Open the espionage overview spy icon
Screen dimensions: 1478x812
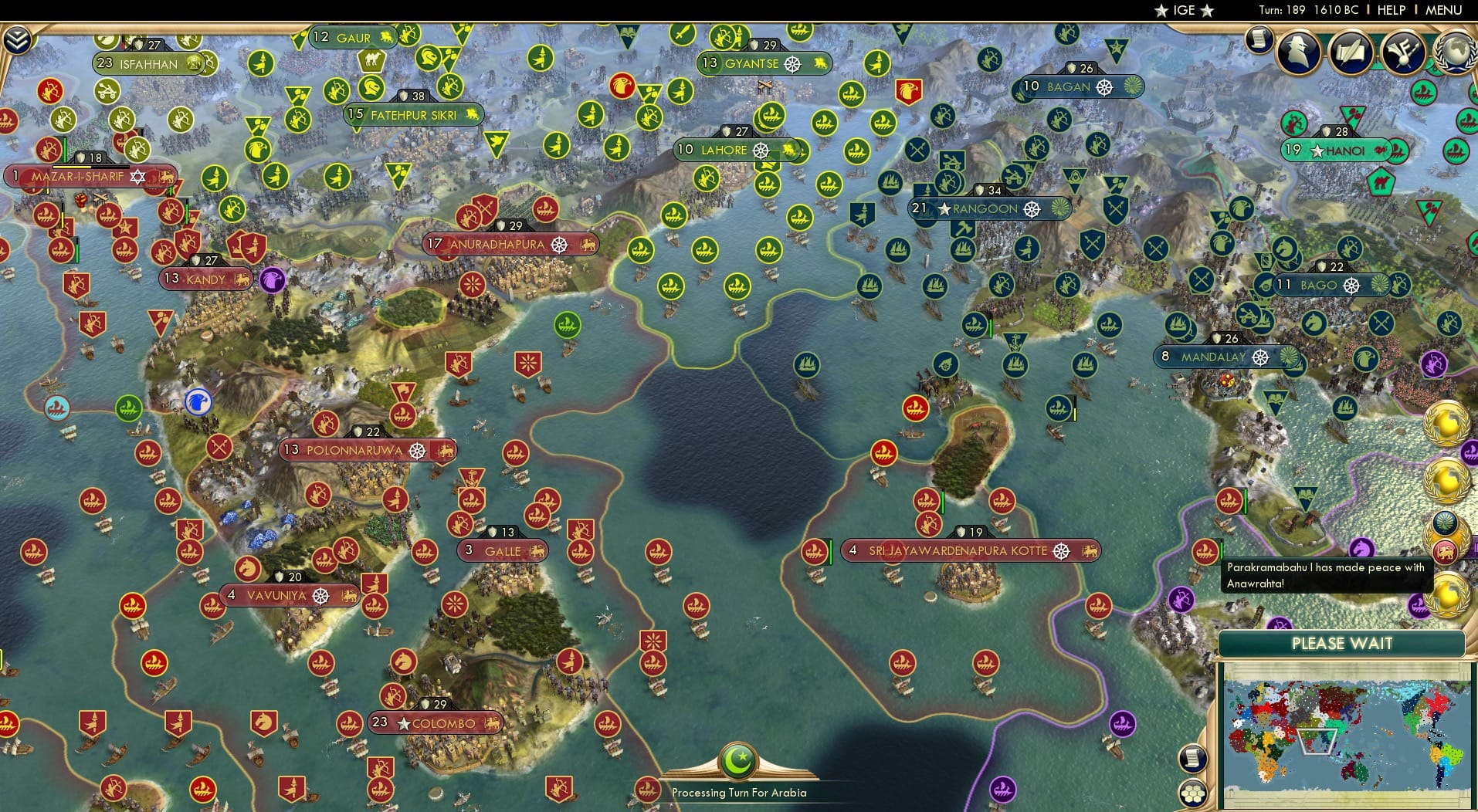1298,52
